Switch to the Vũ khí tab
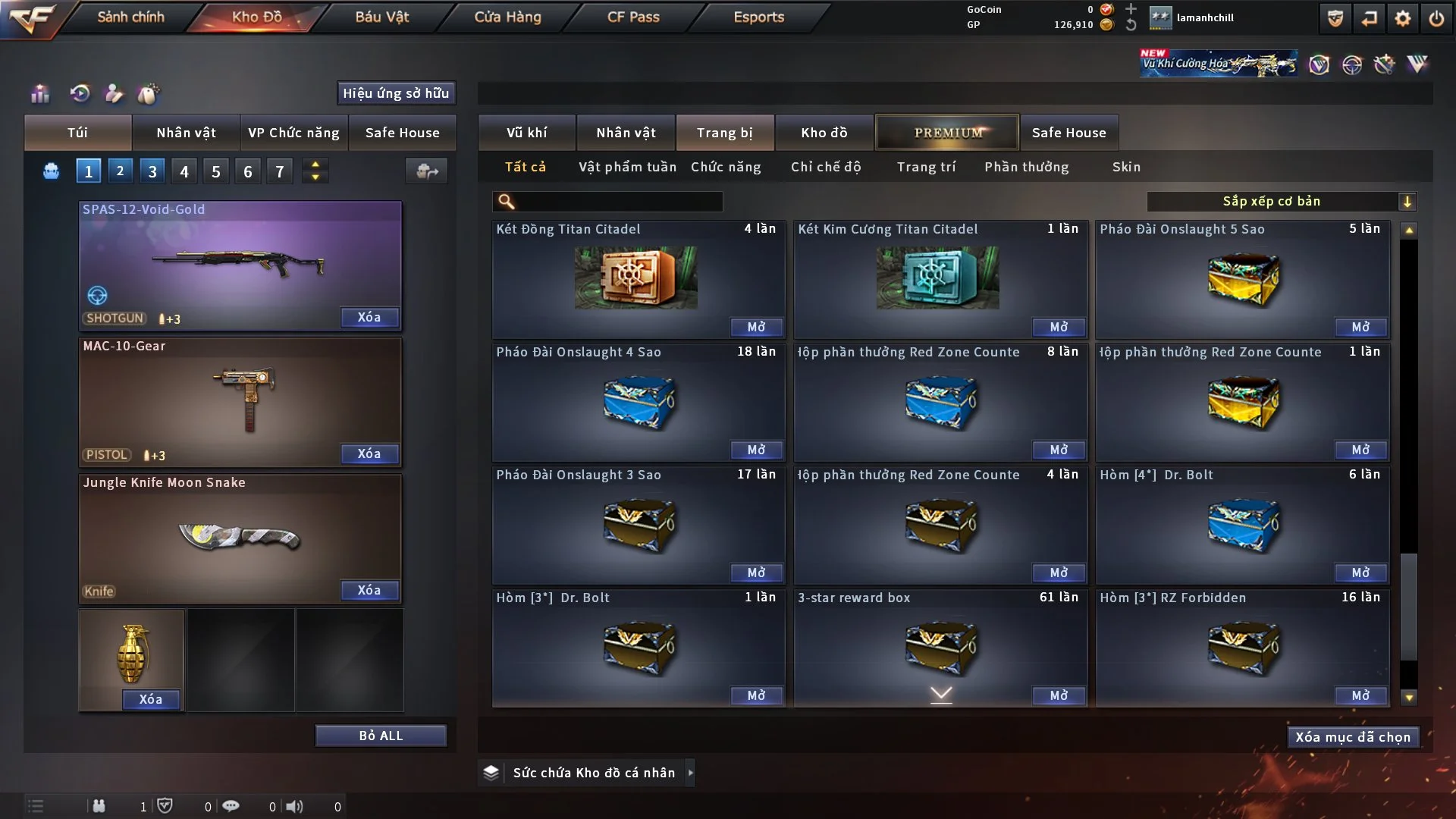 click(526, 133)
